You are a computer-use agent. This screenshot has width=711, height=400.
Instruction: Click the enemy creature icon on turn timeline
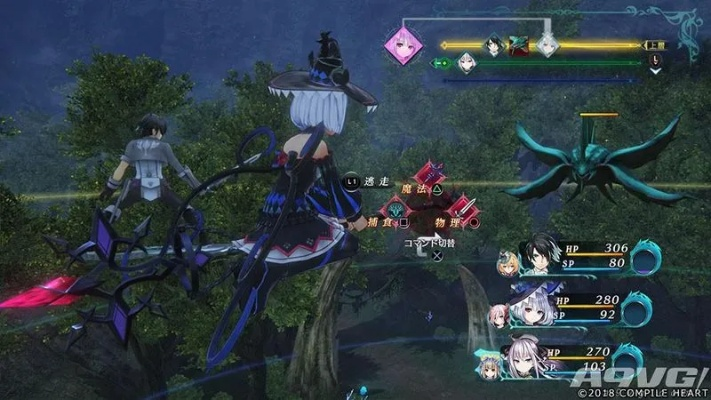pyautogui.click(x=519, y=45)
